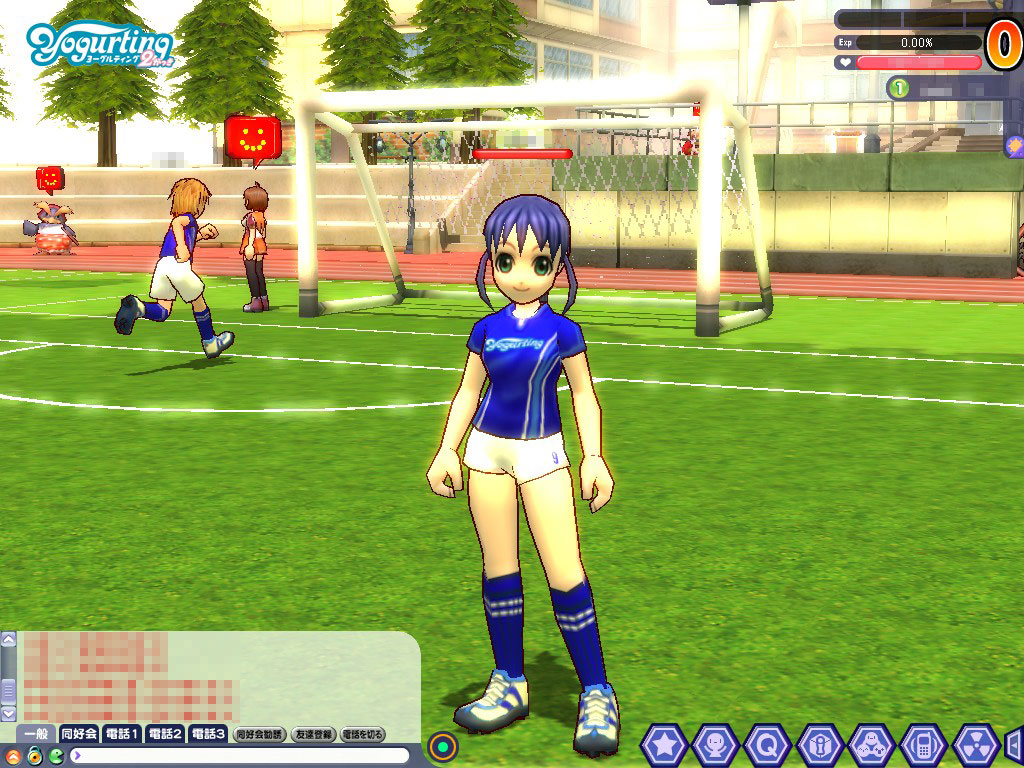The height and width of the screenshot is (768, 1024).
Task: Open the 同好会 chat tab
Action: pos(78,734)
